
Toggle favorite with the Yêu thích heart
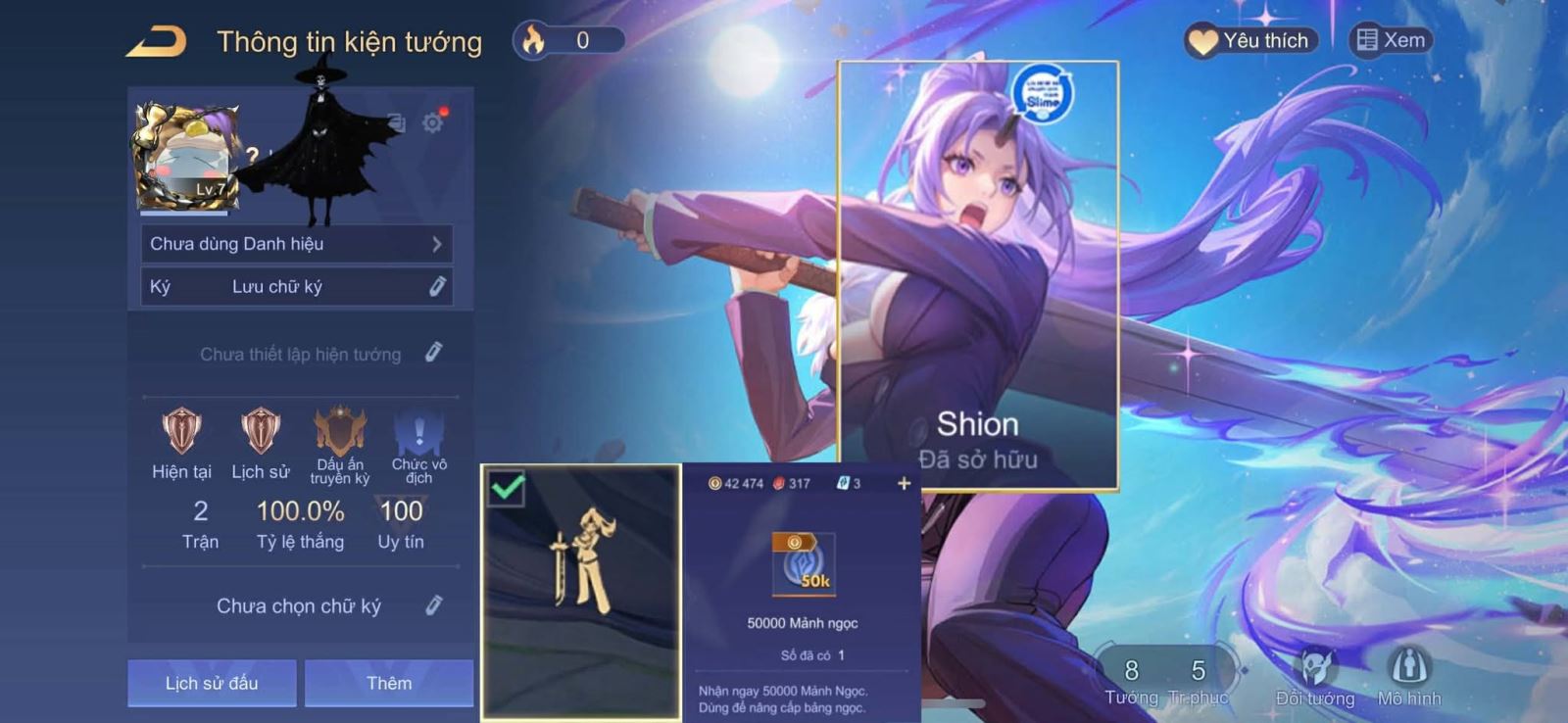point(1202,40)
